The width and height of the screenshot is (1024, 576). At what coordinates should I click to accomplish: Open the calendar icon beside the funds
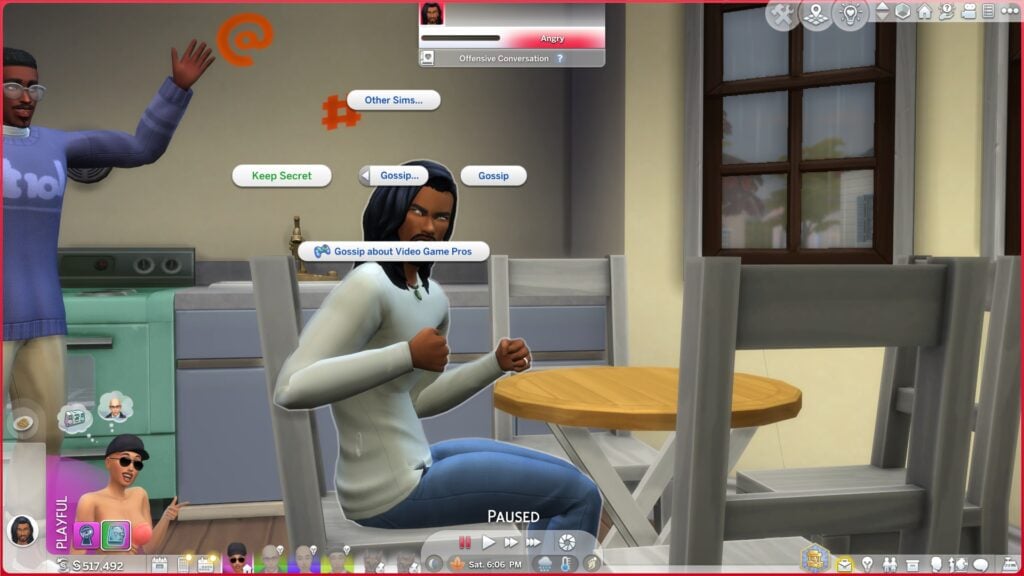[206, 565]
